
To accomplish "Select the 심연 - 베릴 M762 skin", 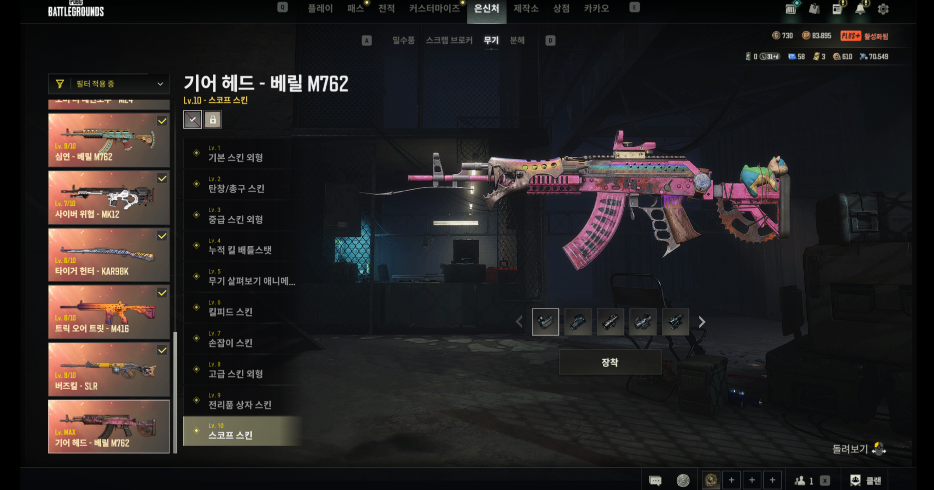I will (109, 140).
